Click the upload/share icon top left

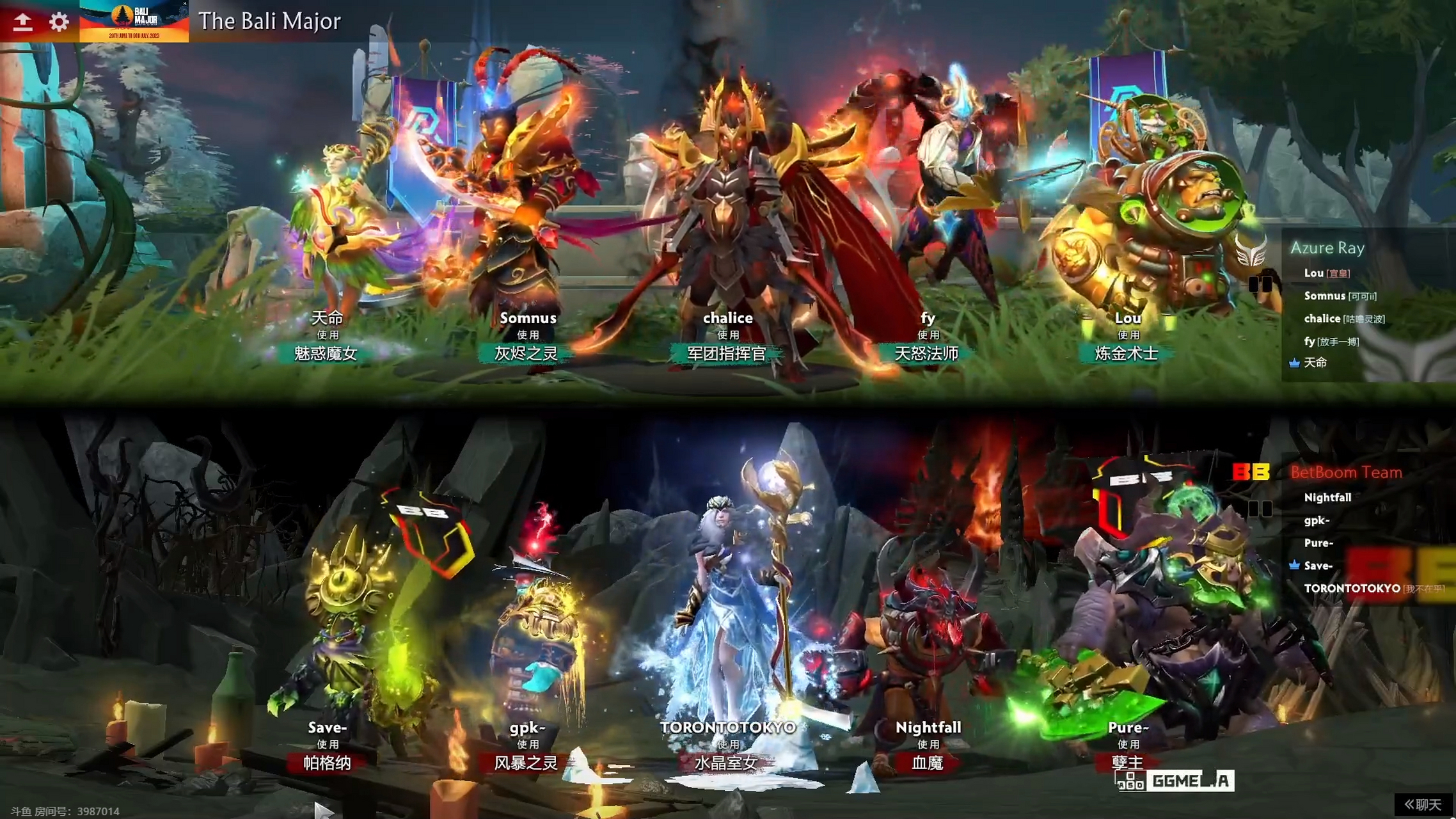(23, 21)
